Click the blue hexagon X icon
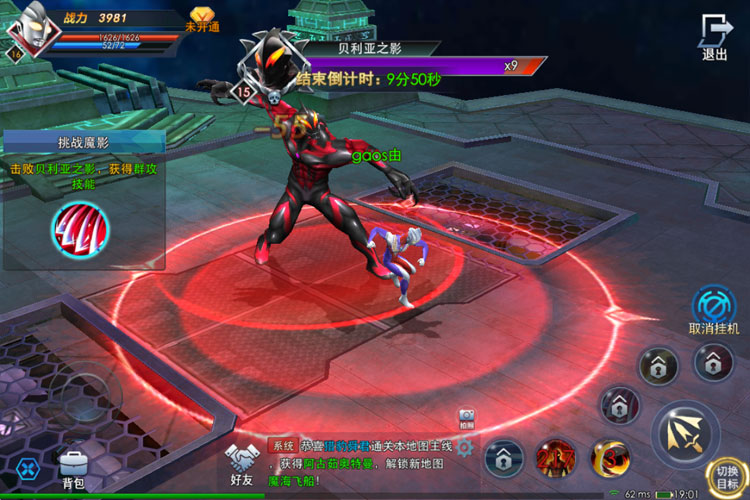This screenshot has width=750, height=500. [x=26, y=467]
